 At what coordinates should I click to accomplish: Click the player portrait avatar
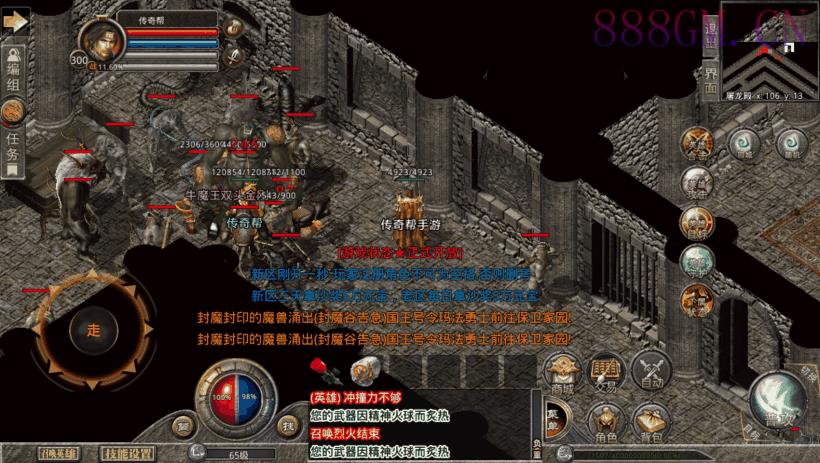pos(99,43)
